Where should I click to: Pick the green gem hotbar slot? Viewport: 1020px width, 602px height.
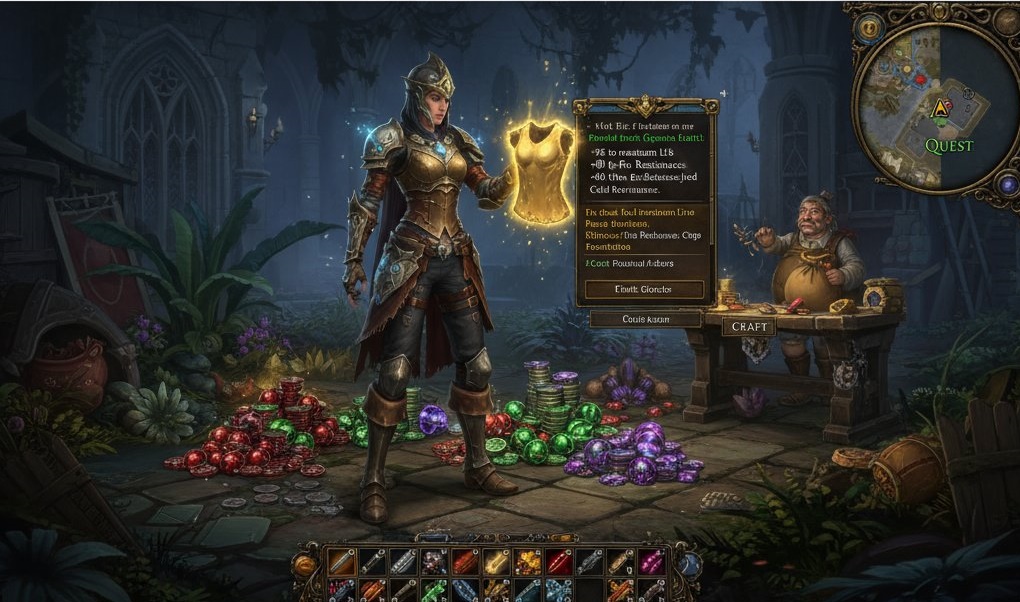coord(433,590)
